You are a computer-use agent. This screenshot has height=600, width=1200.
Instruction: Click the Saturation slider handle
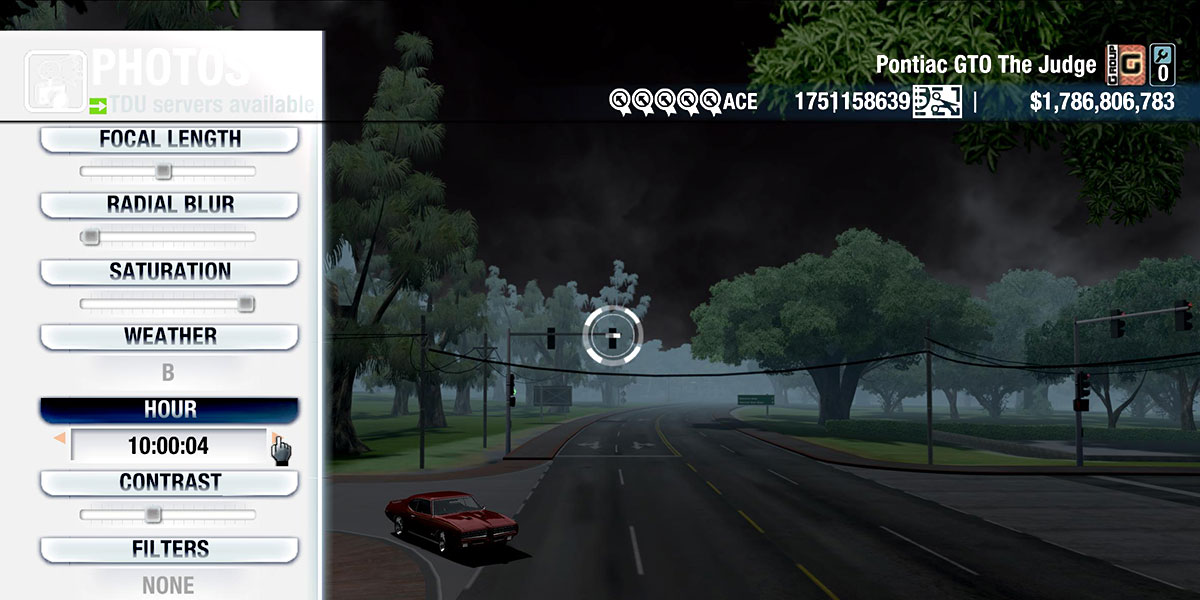tap(245, 304)
